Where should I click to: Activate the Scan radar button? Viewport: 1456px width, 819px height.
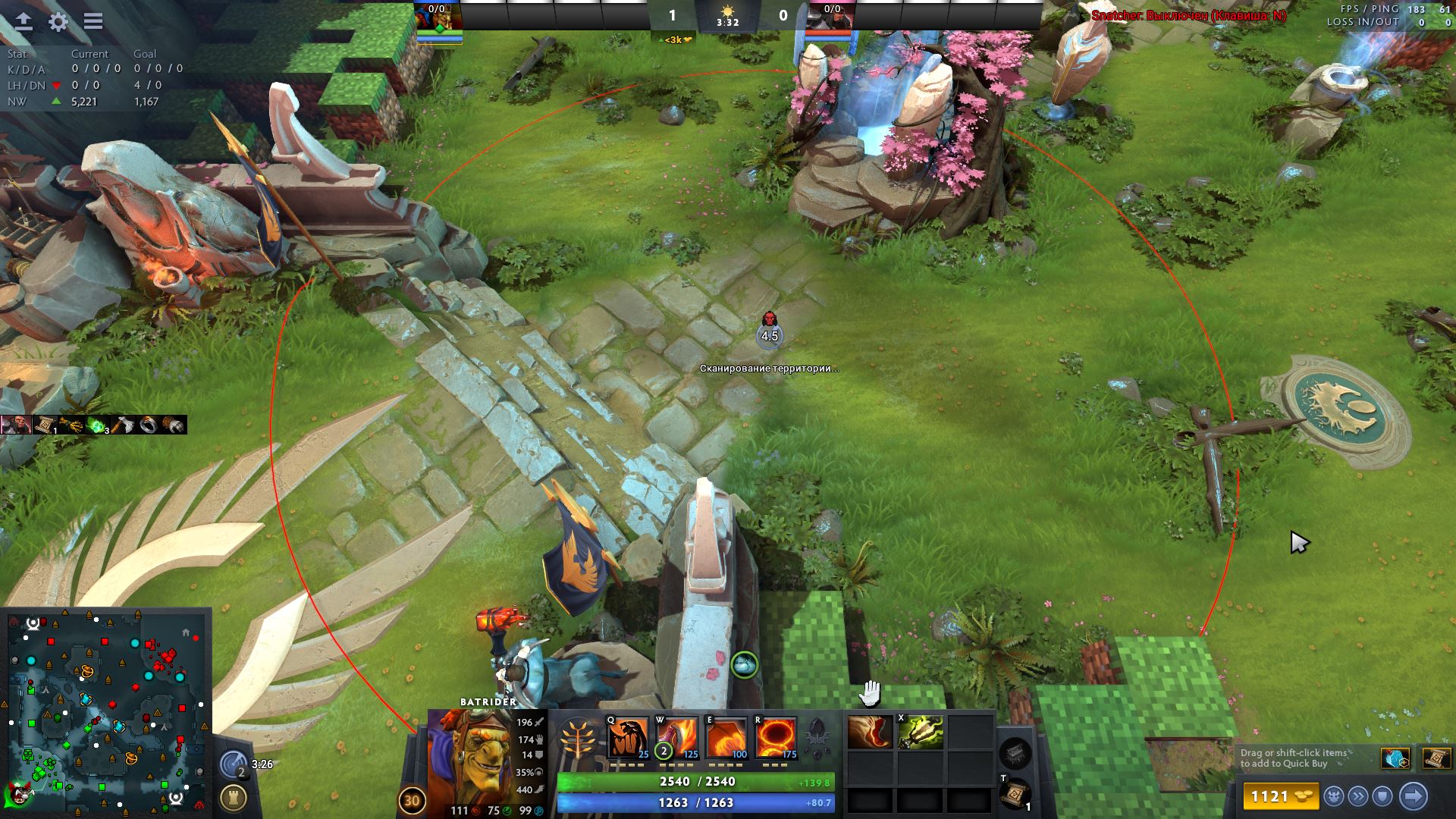click(x=234, y=764)
